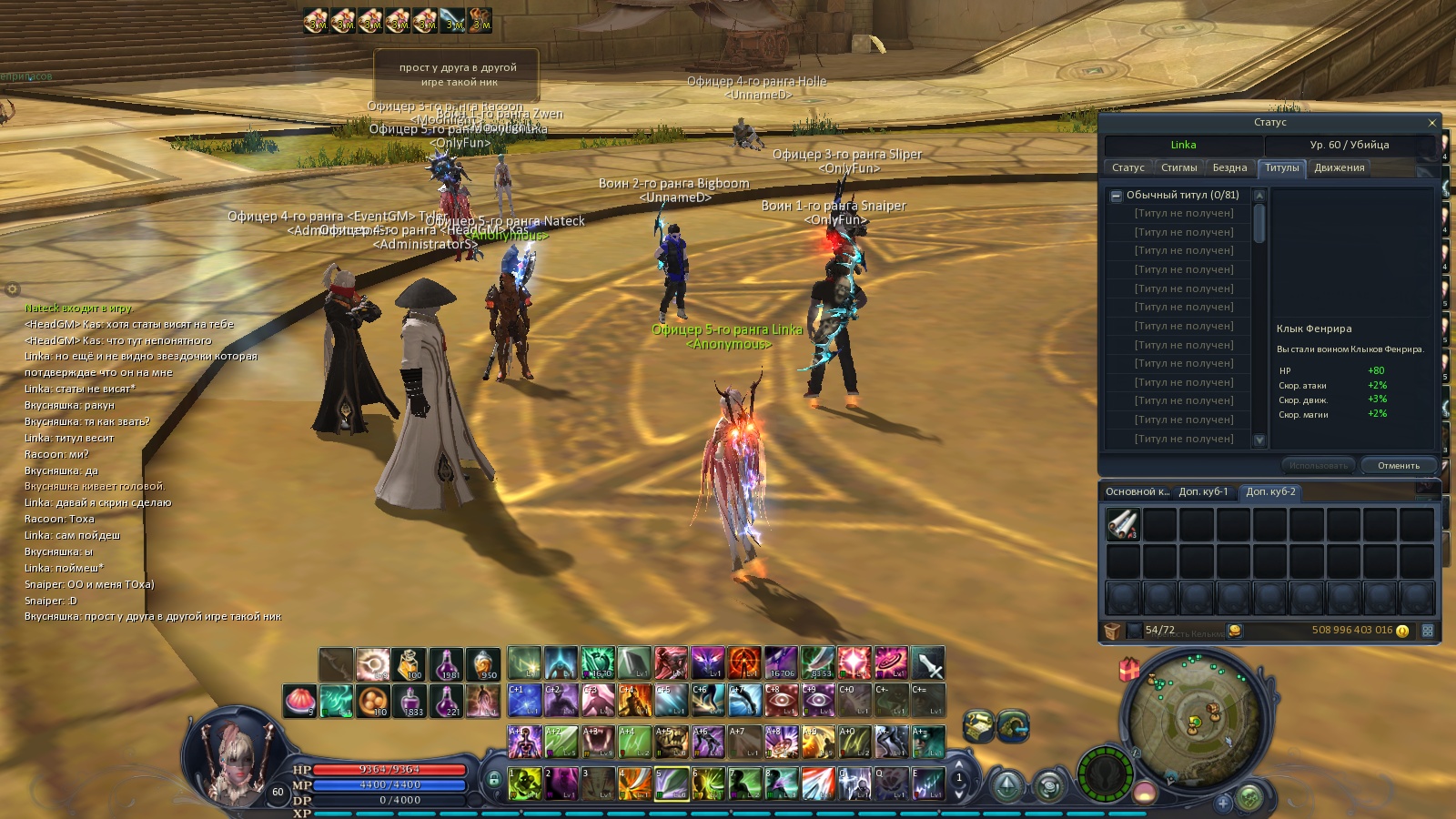1456x819 pixels.
Task: Open the quest scroll help icon
Action: (978, 725)
